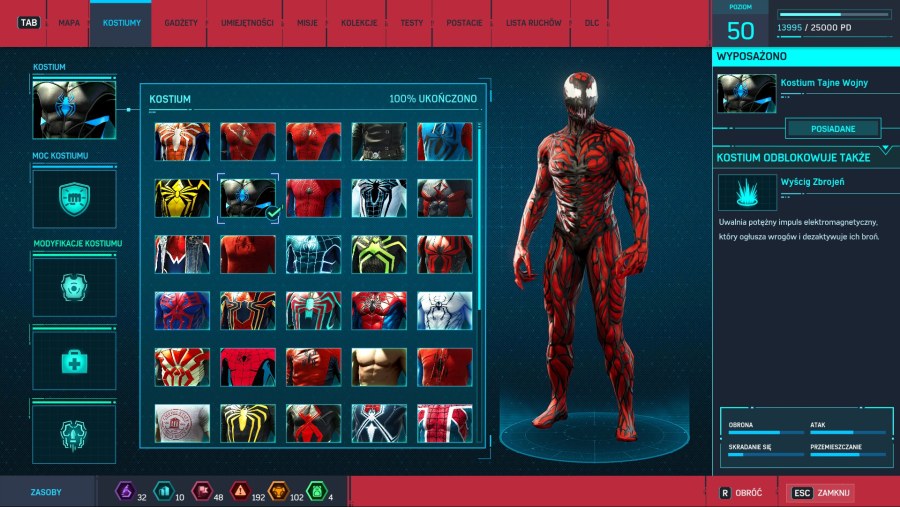Select the medkit suit modification slot

coord(74,360)
